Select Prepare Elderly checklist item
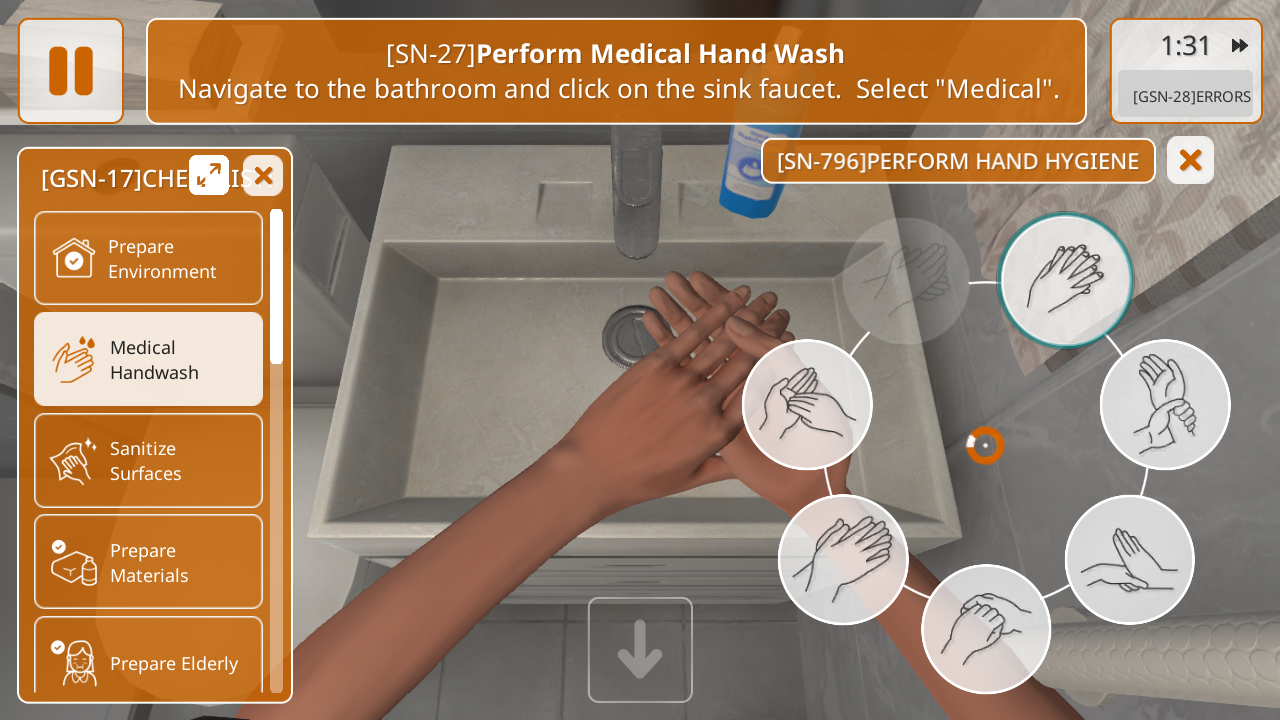Viewport: 1280px width, 720px height. (148, 660)
